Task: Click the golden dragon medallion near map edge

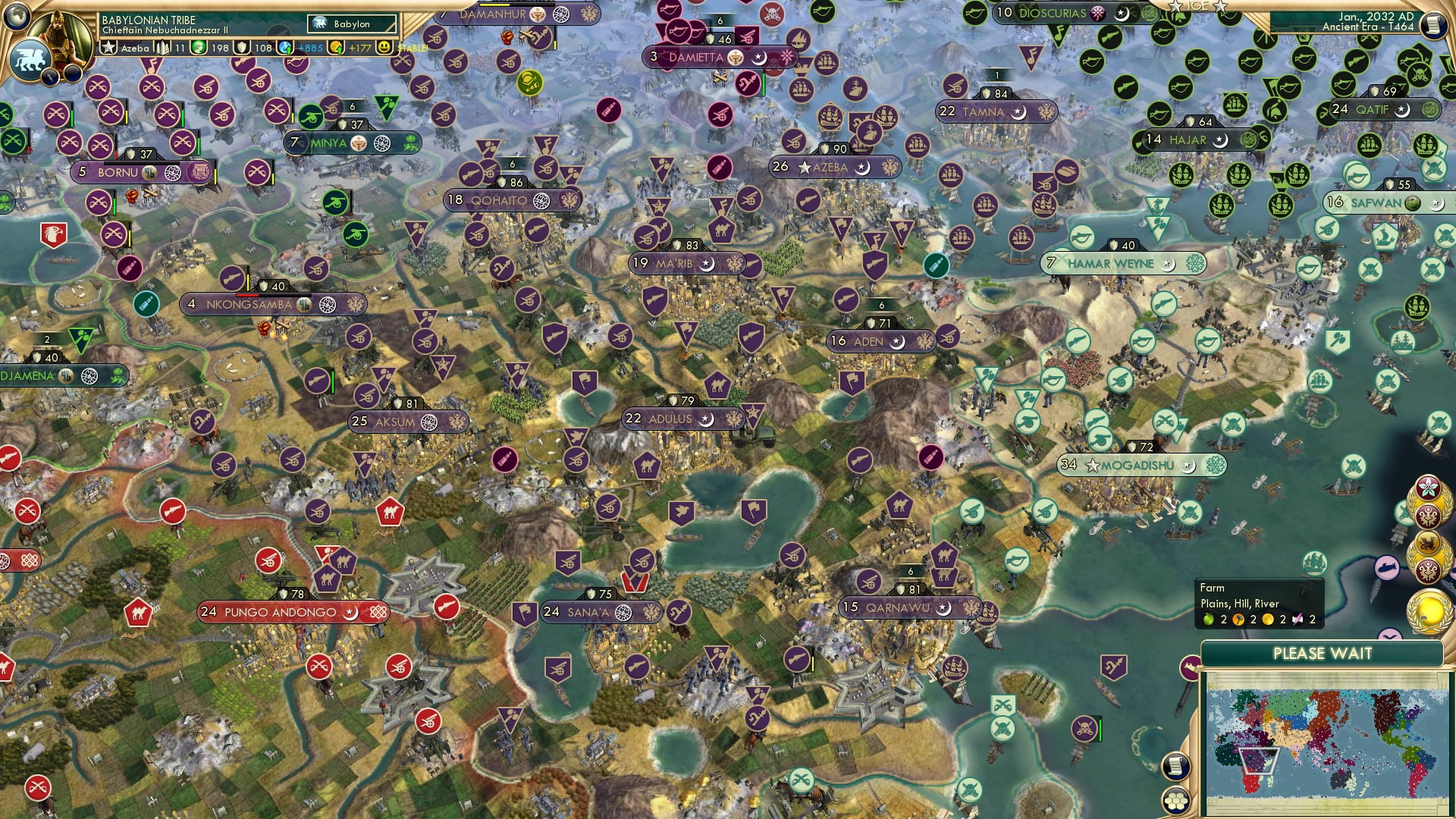Action: tap(1429, 541)
